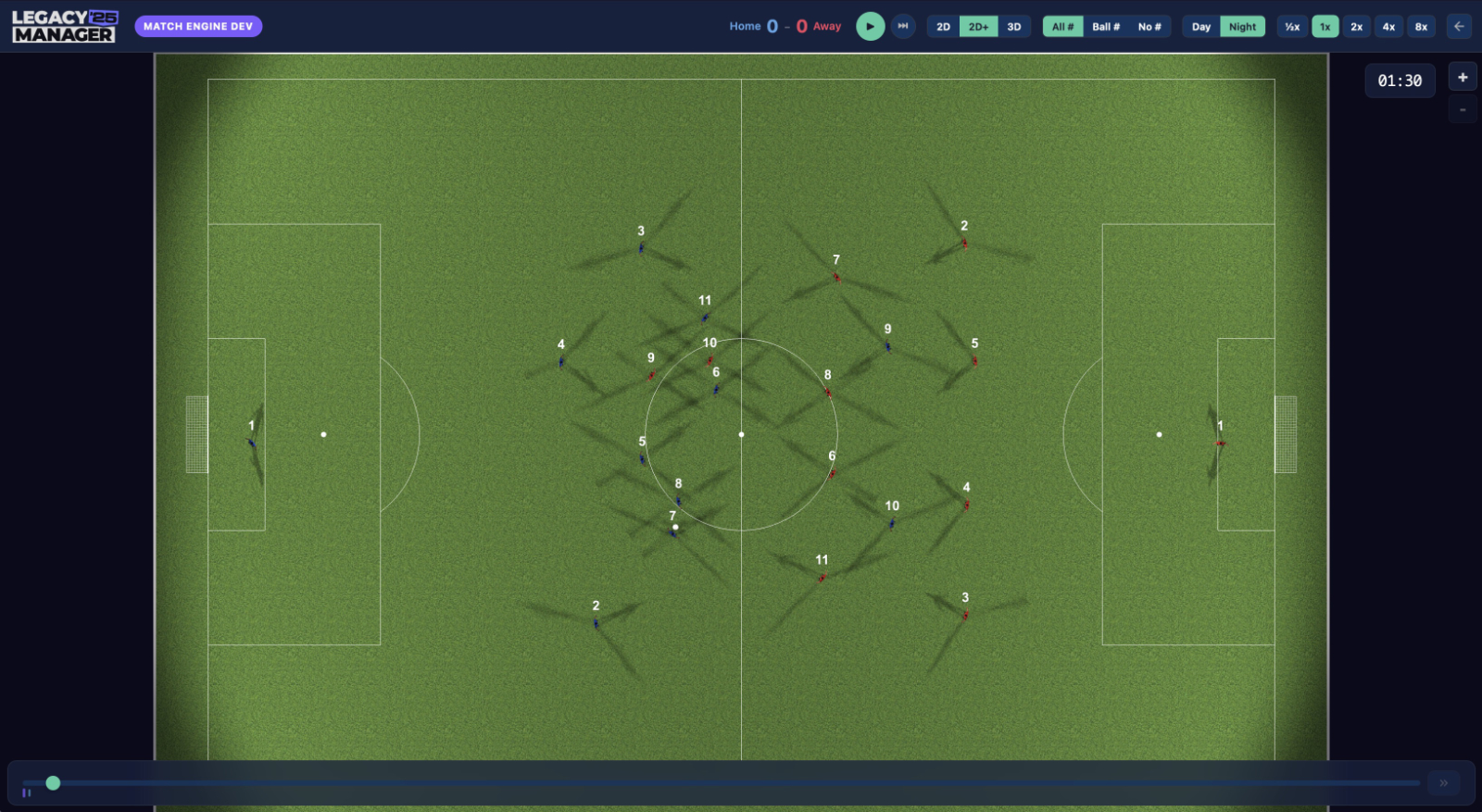
Task: Go back using the arrow button
Action: point(1459,26)
